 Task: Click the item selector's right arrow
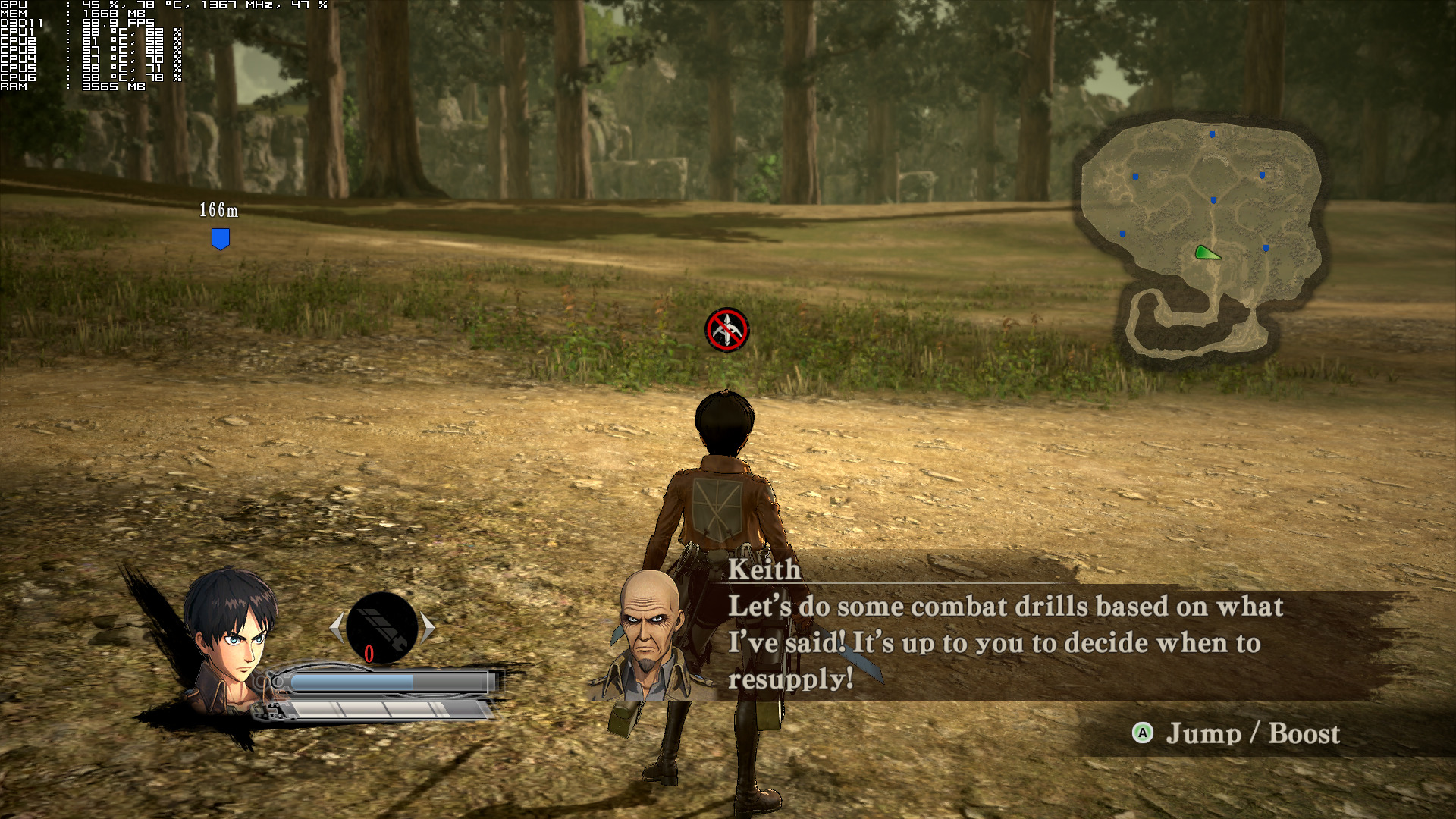click(x=428, y=628)
